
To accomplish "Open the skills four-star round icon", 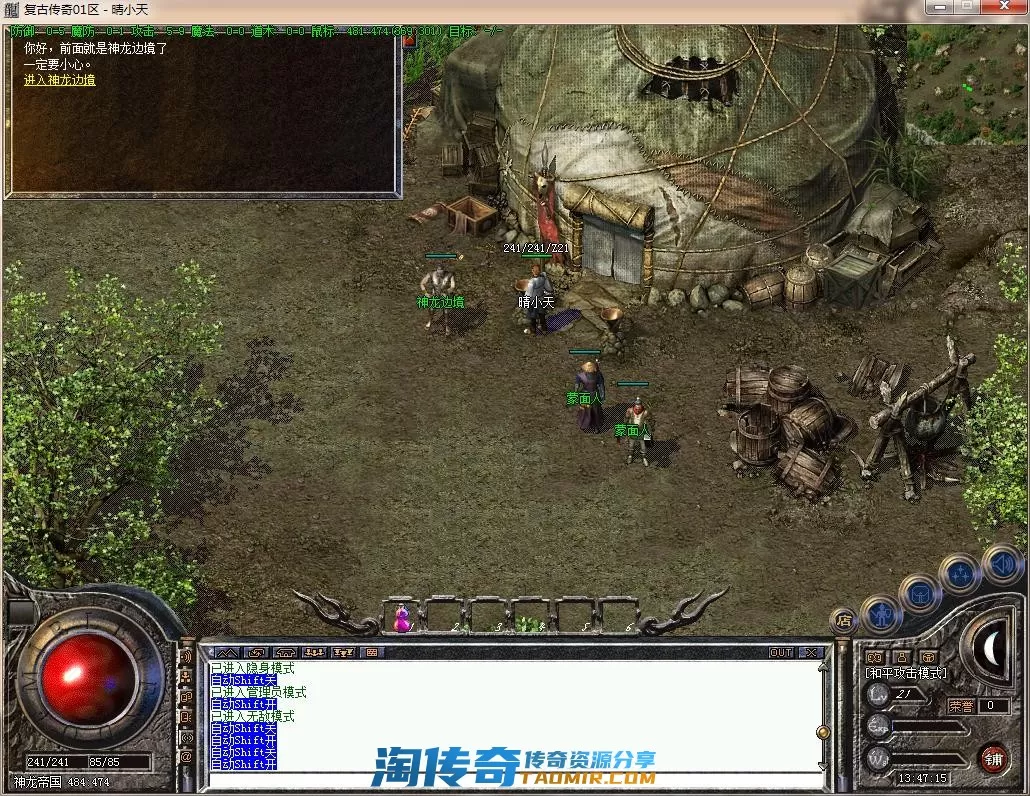I will [960, 574].
